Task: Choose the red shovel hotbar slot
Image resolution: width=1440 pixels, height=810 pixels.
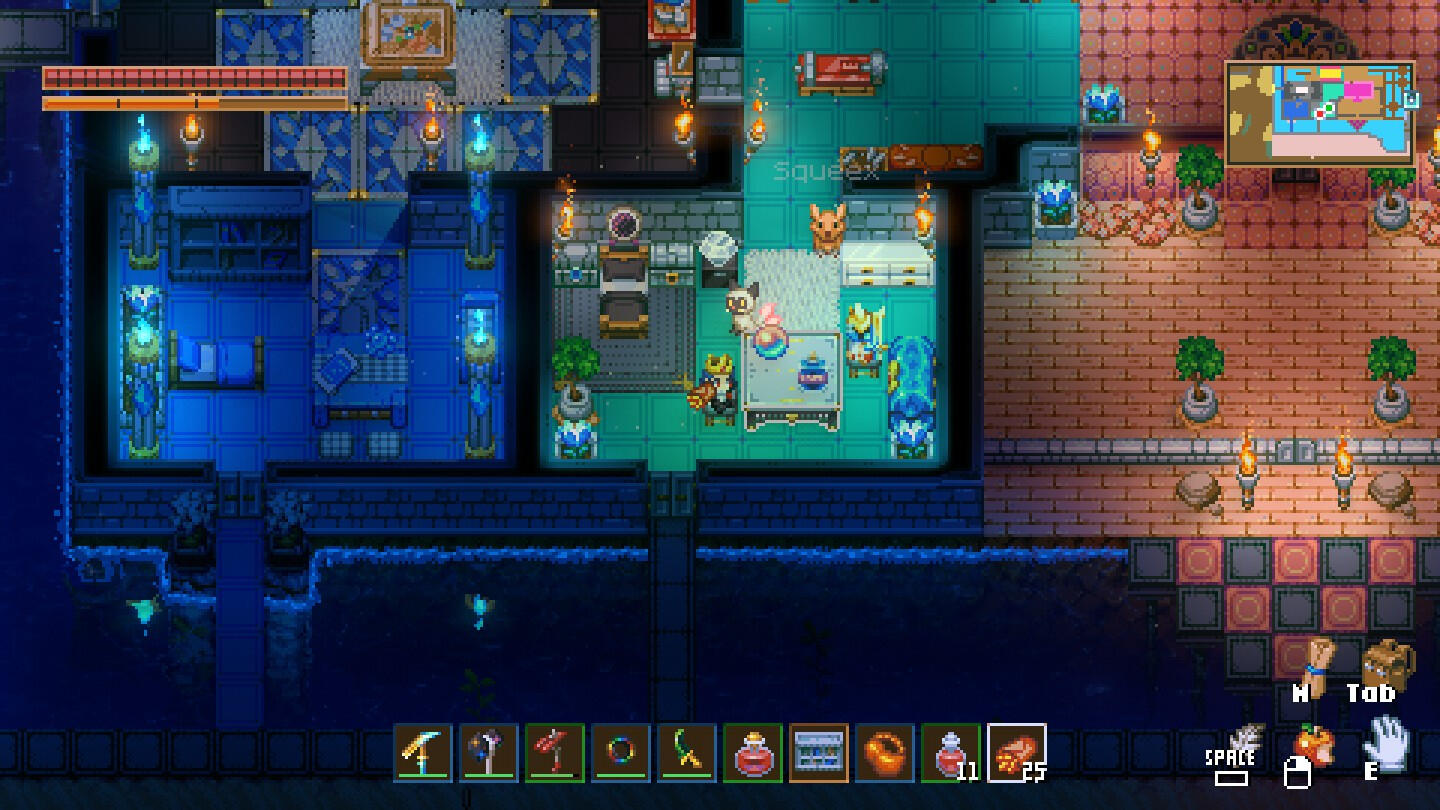Action: [555, 752]
